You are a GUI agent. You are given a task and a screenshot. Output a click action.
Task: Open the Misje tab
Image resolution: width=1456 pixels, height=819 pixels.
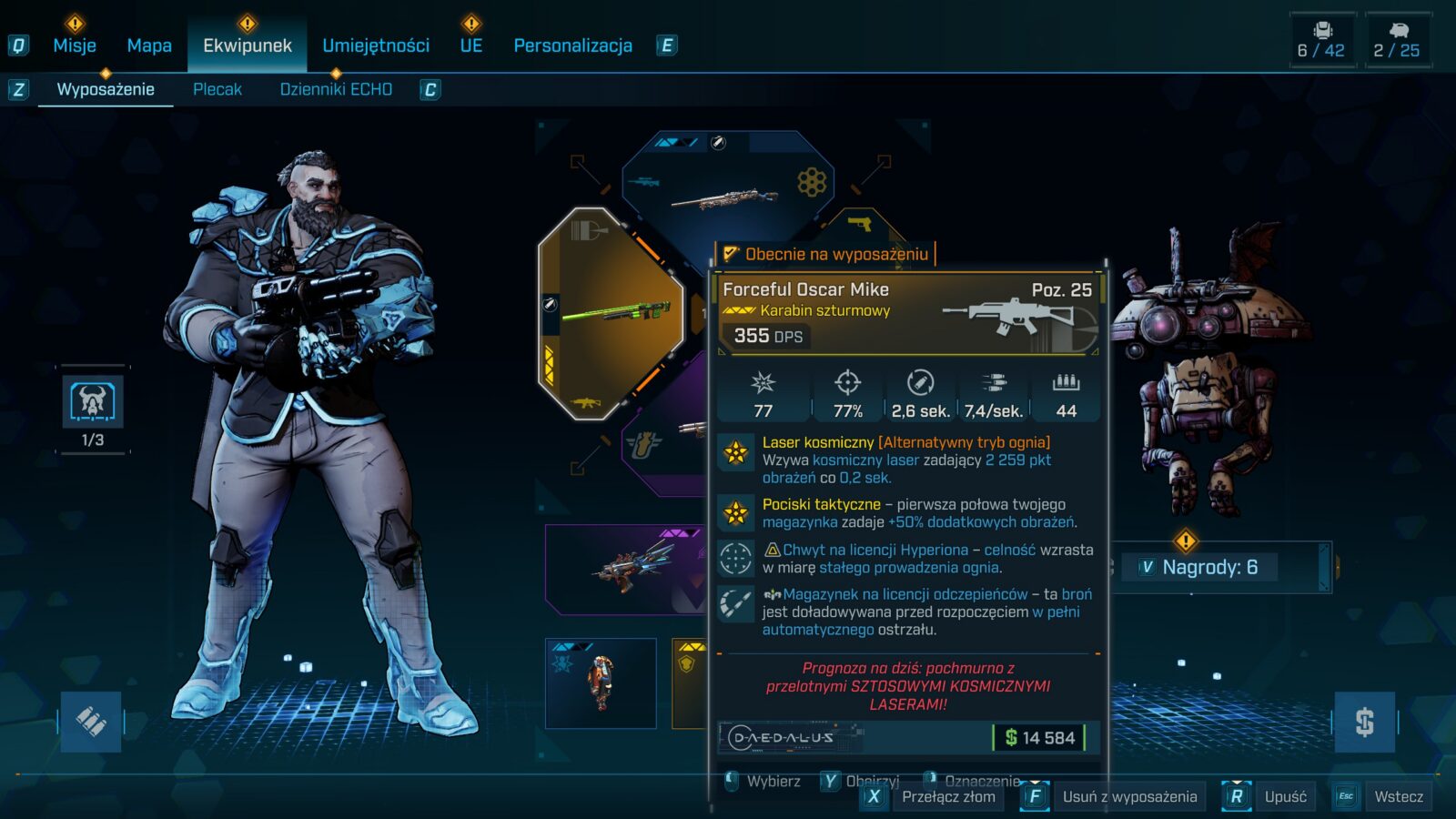75,45
